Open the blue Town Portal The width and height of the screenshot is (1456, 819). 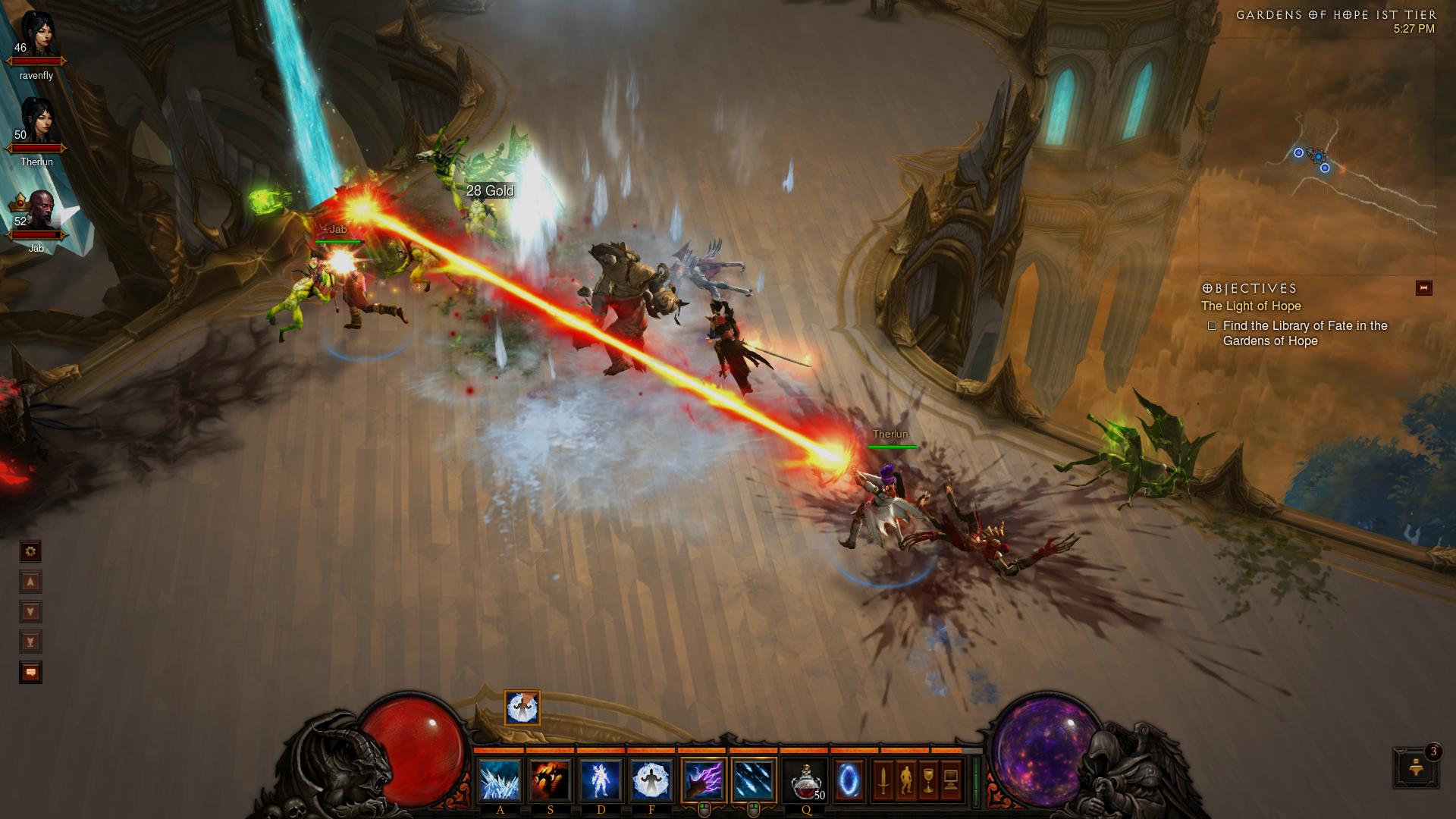tap(849, 780)
